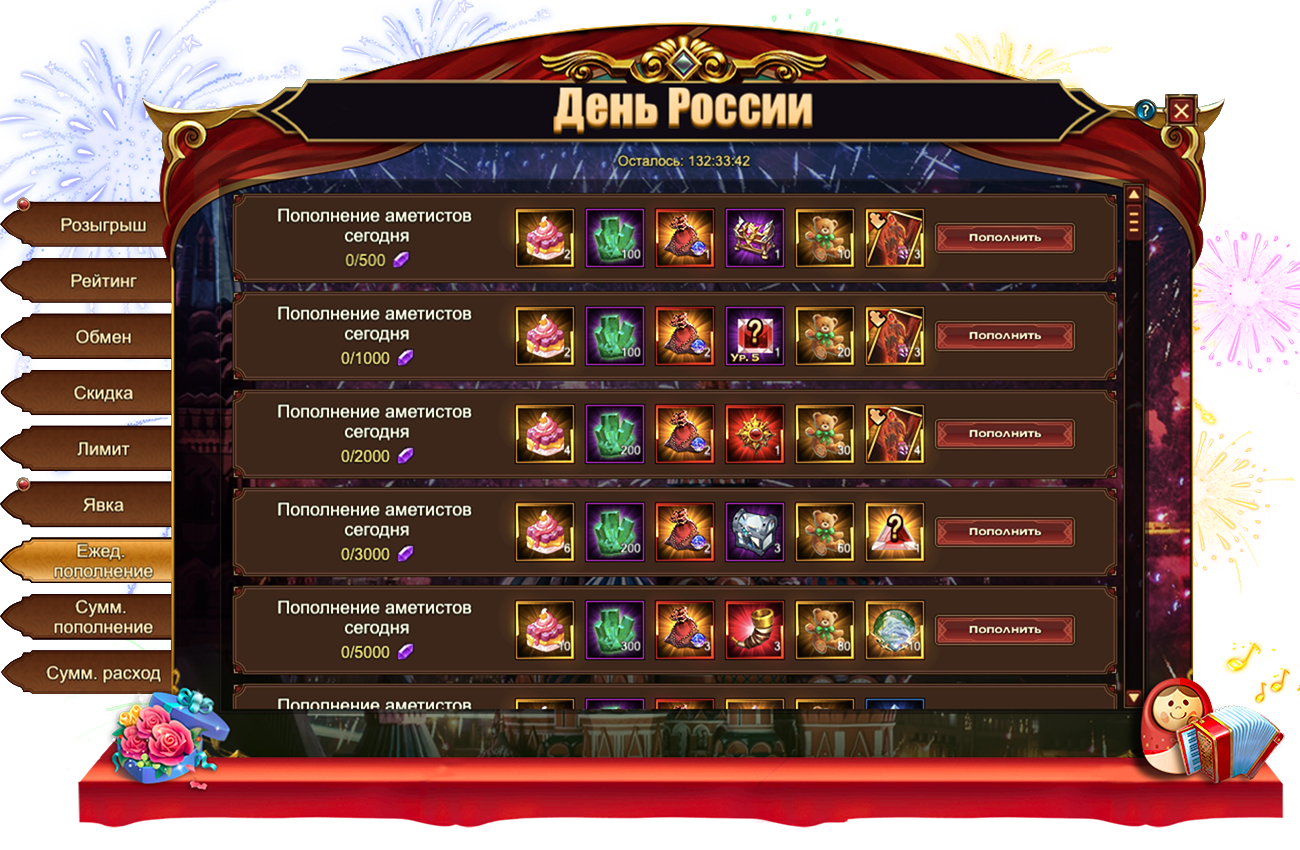Go to the Лимит tab
The height and width of the screenshot is (850, 1300).
102,449
